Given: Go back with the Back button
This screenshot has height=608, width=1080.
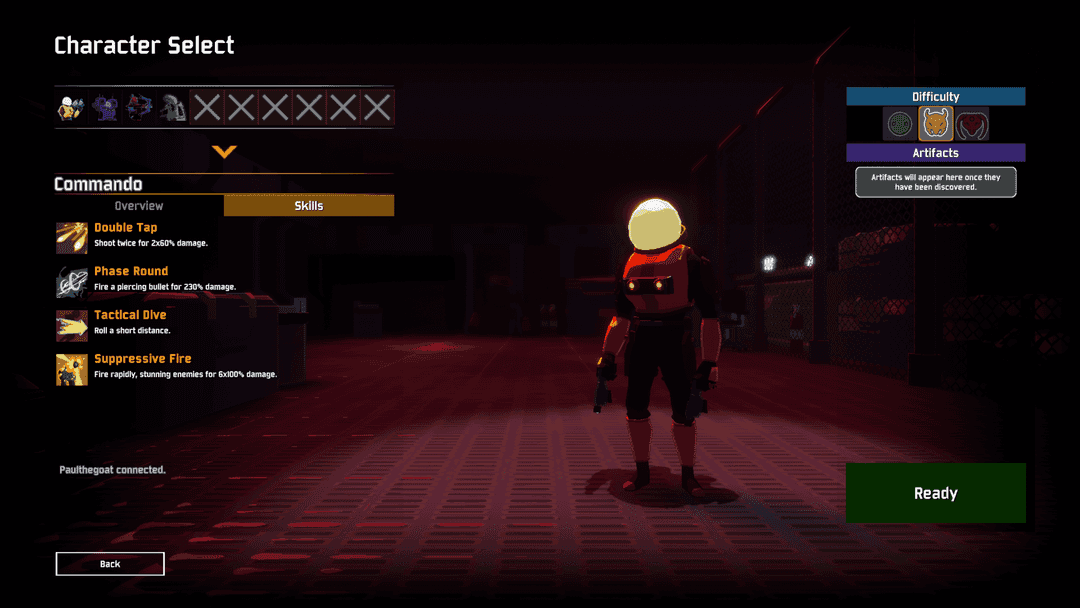Looking at the screenshot, I should tap(110, 564).
